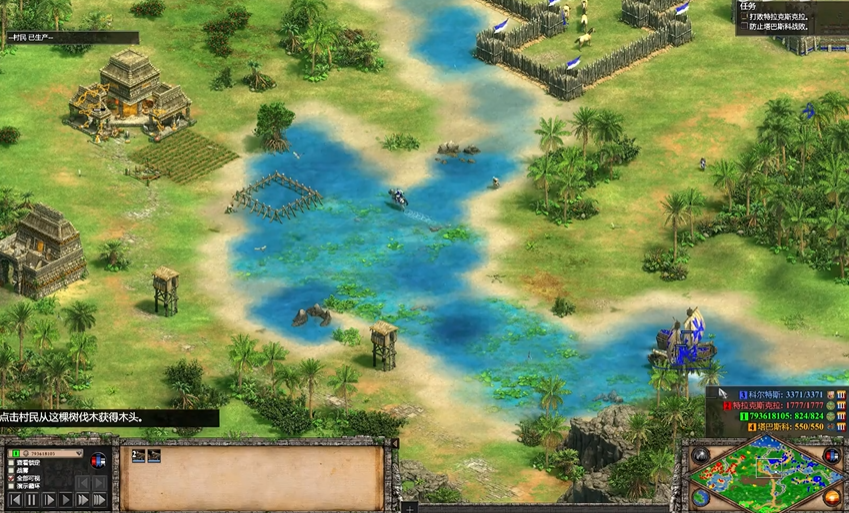849x513 pixels.
Task: Click the orange sun button beside the minimap
Action: pos(832,497)
